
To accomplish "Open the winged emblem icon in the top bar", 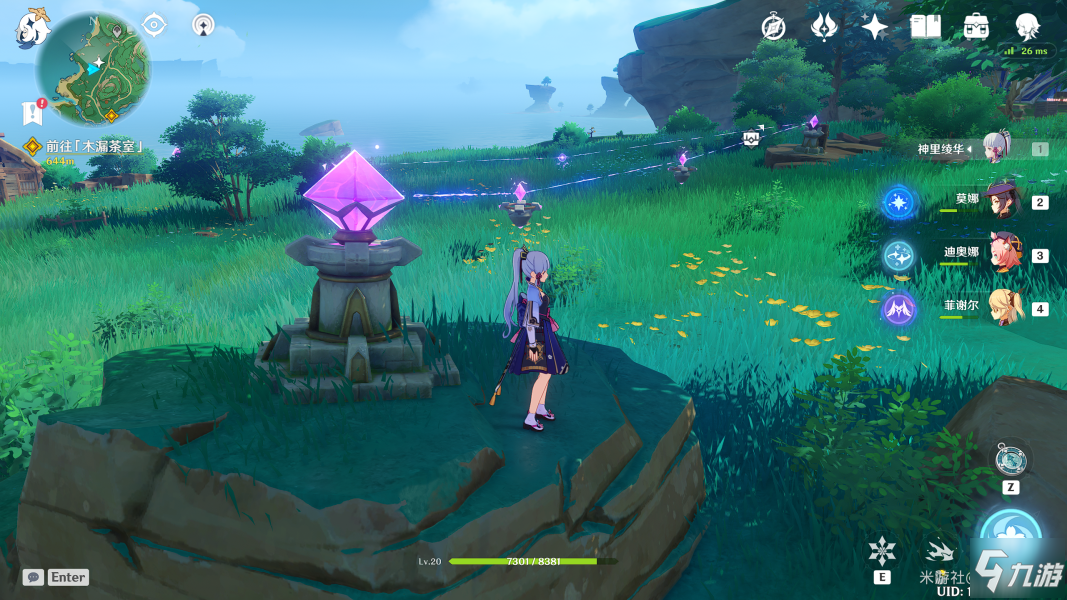I will [824, 27].
